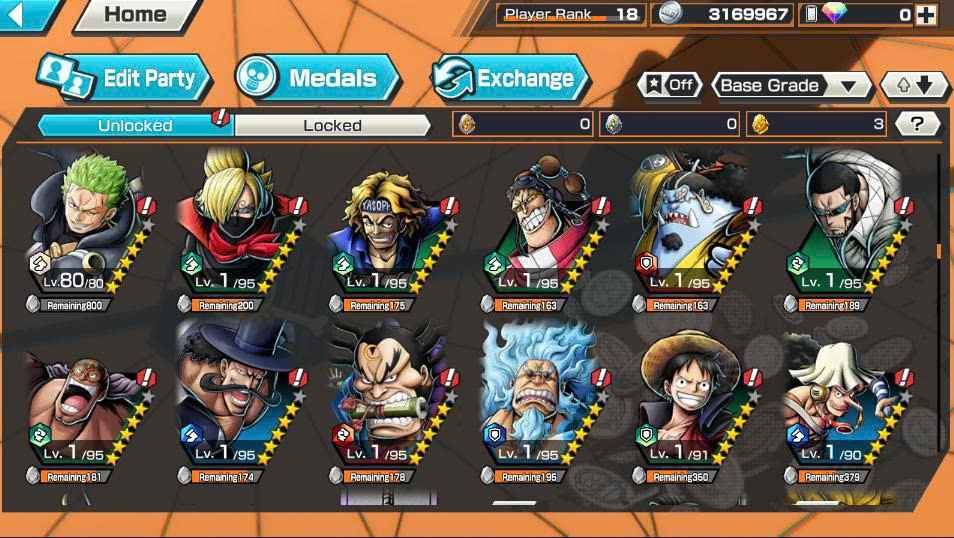Open the Base Grade sort dropdown
Screen dimensions: 954x538
(791, 85)
